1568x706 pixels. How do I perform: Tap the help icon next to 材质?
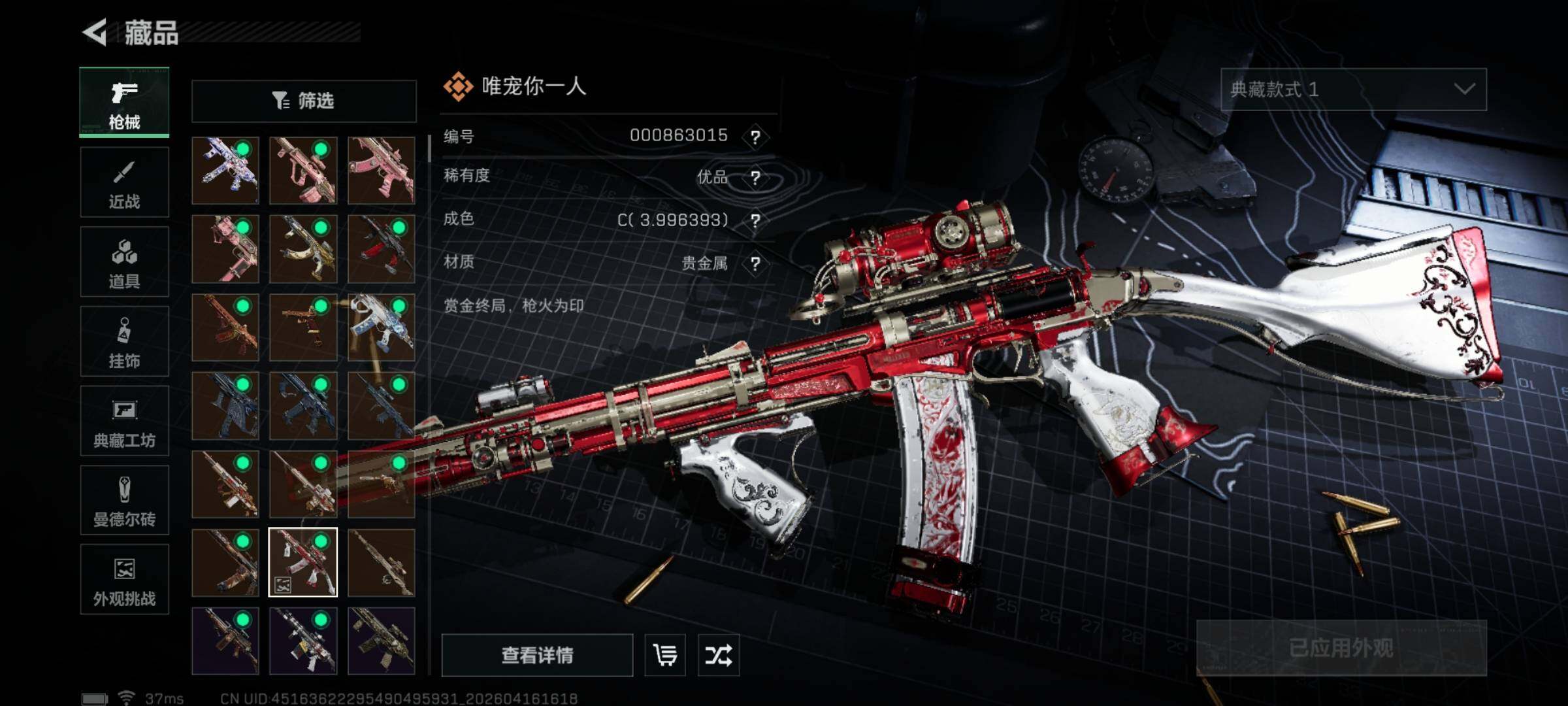pos(755,264)
